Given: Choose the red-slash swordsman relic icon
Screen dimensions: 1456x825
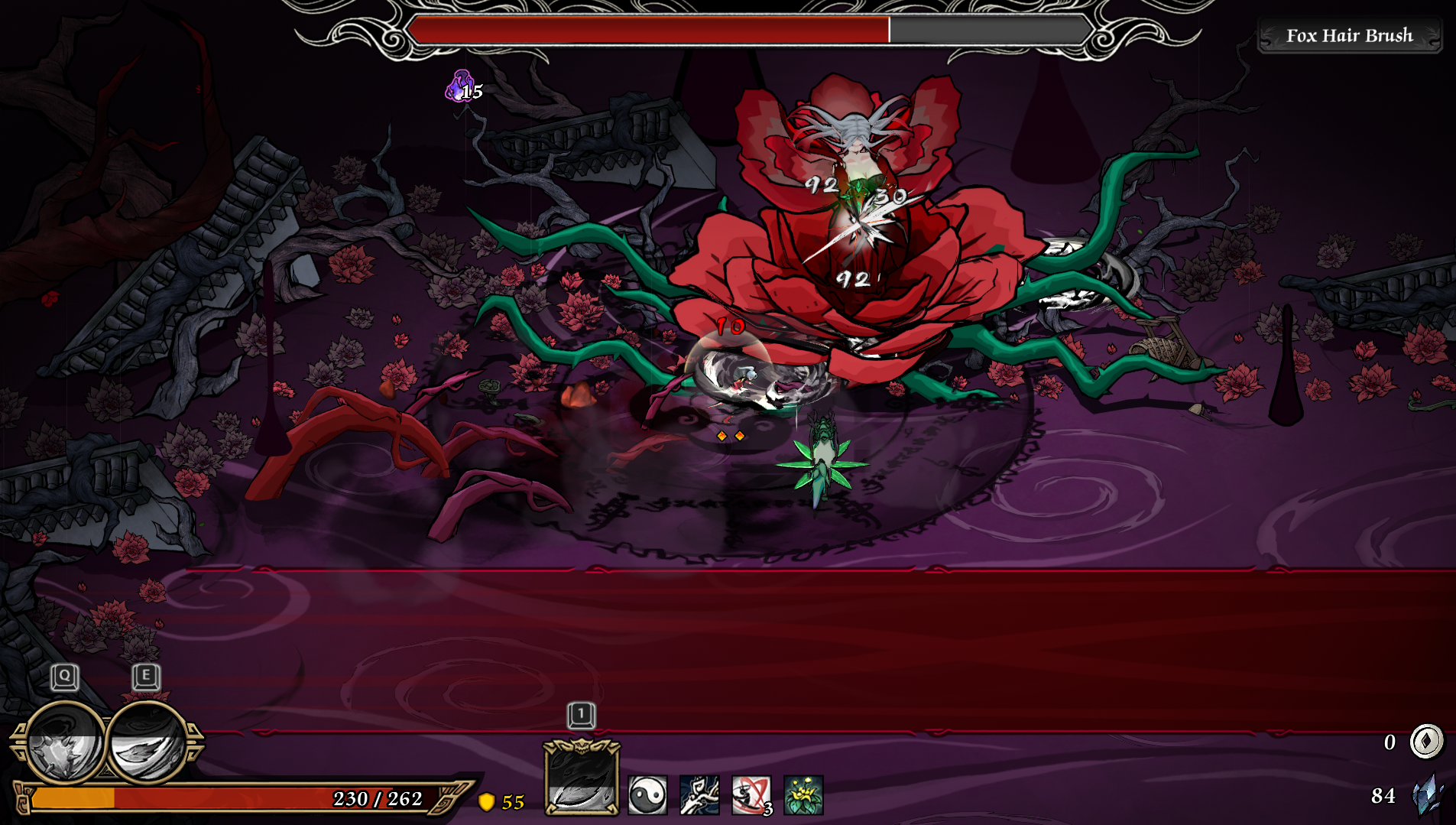Looking at the screenshot, I should [x=751, y=795].
